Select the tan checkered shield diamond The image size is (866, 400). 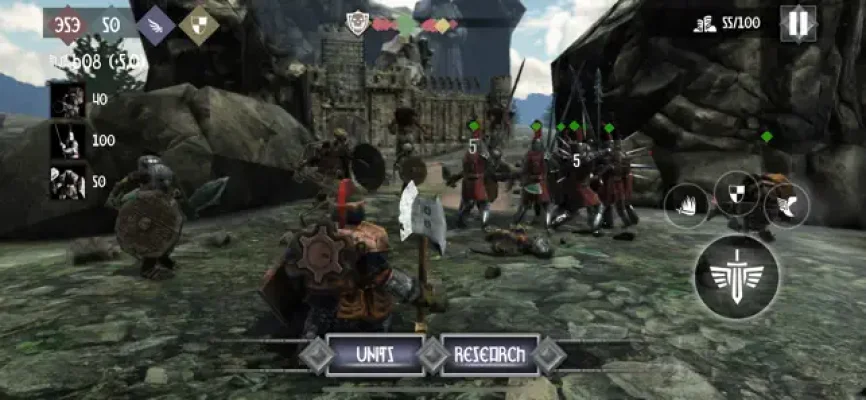coord(198,25)
